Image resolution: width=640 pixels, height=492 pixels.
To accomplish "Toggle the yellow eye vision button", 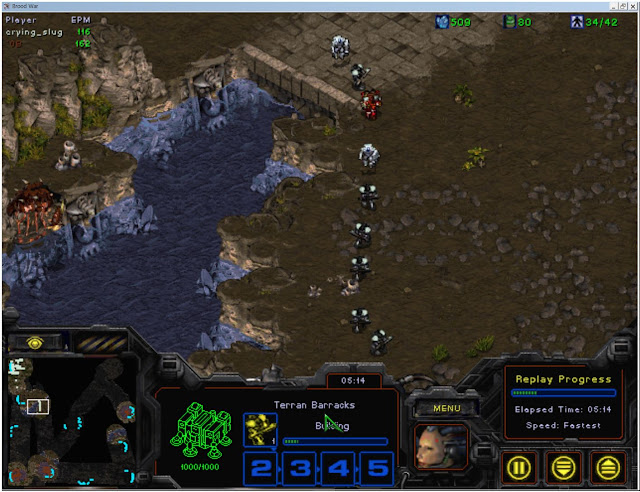I will 35,342.
